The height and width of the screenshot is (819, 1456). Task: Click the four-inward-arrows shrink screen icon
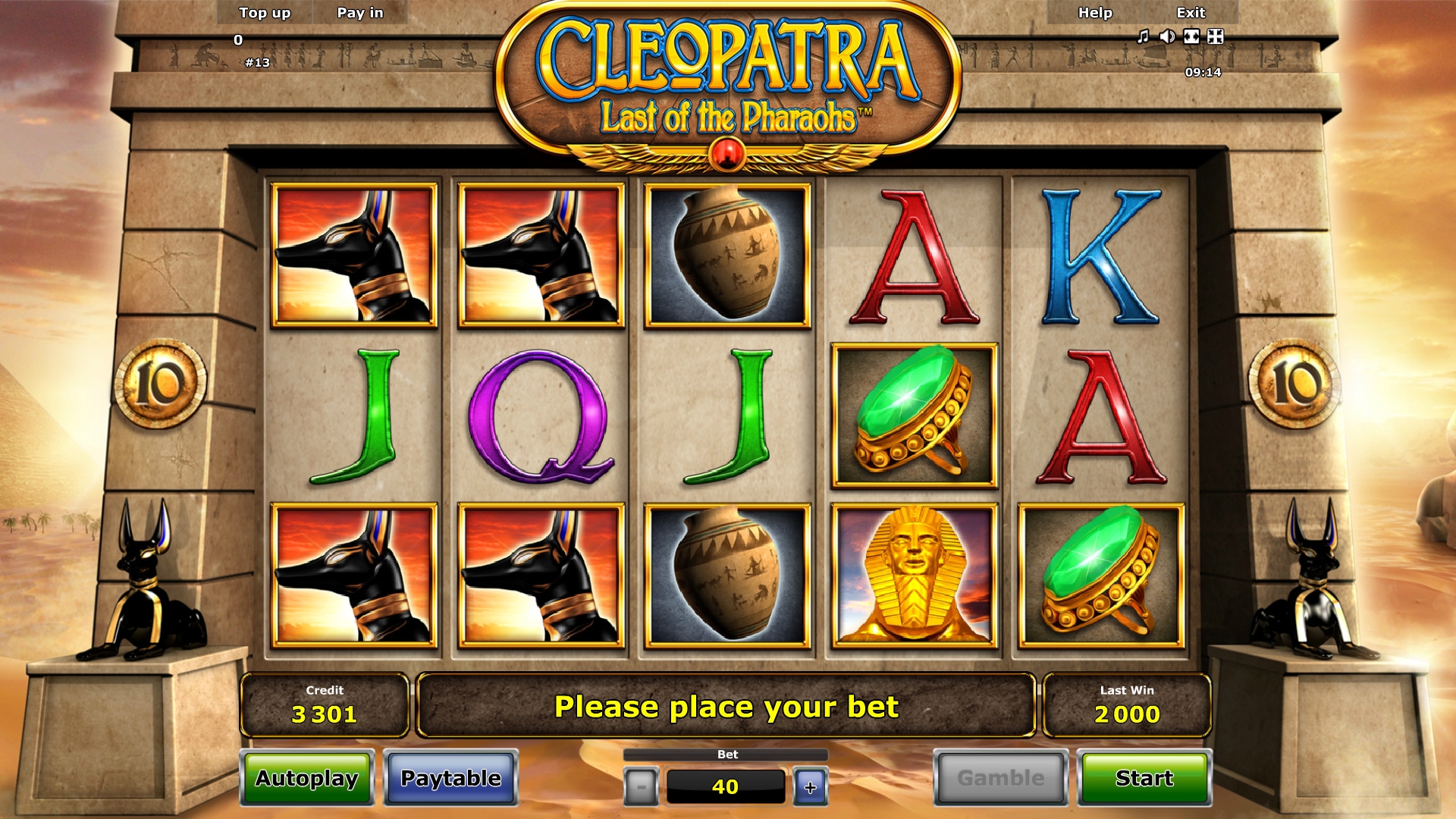click(x=1216, y=36)
